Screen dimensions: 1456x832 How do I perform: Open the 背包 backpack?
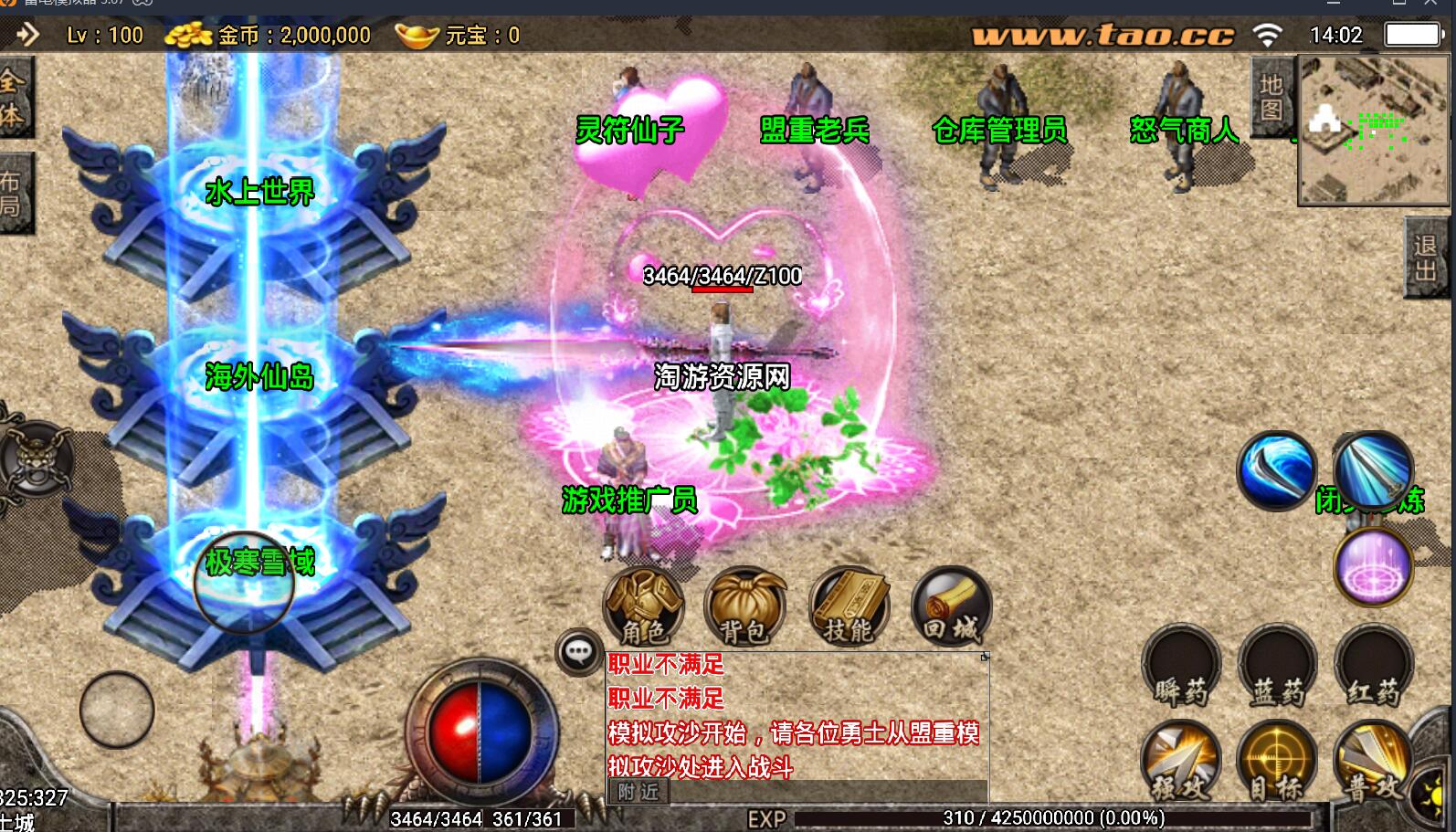[744, 606]
